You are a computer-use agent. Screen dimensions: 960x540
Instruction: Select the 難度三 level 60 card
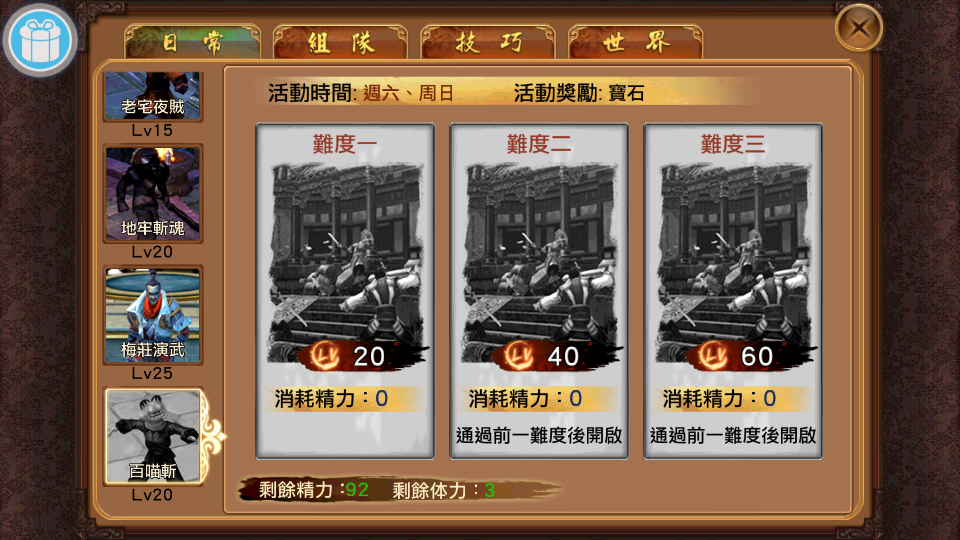733,290
